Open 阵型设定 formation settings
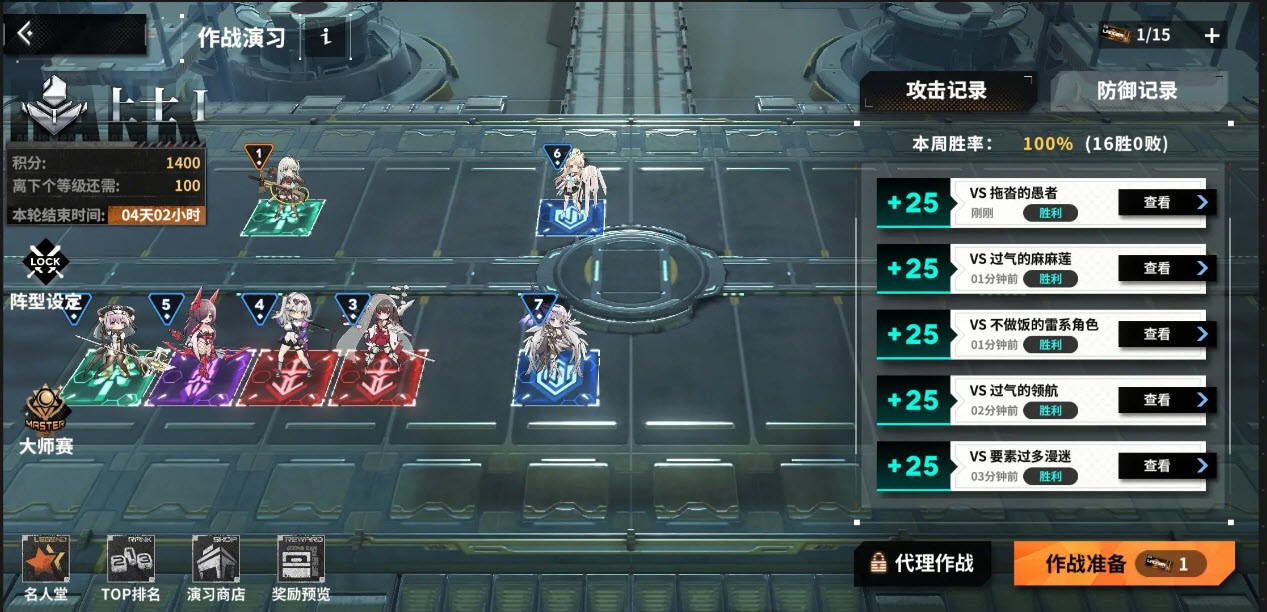The height and width of the screenshot is (612, 1267). tap(45, 276)
